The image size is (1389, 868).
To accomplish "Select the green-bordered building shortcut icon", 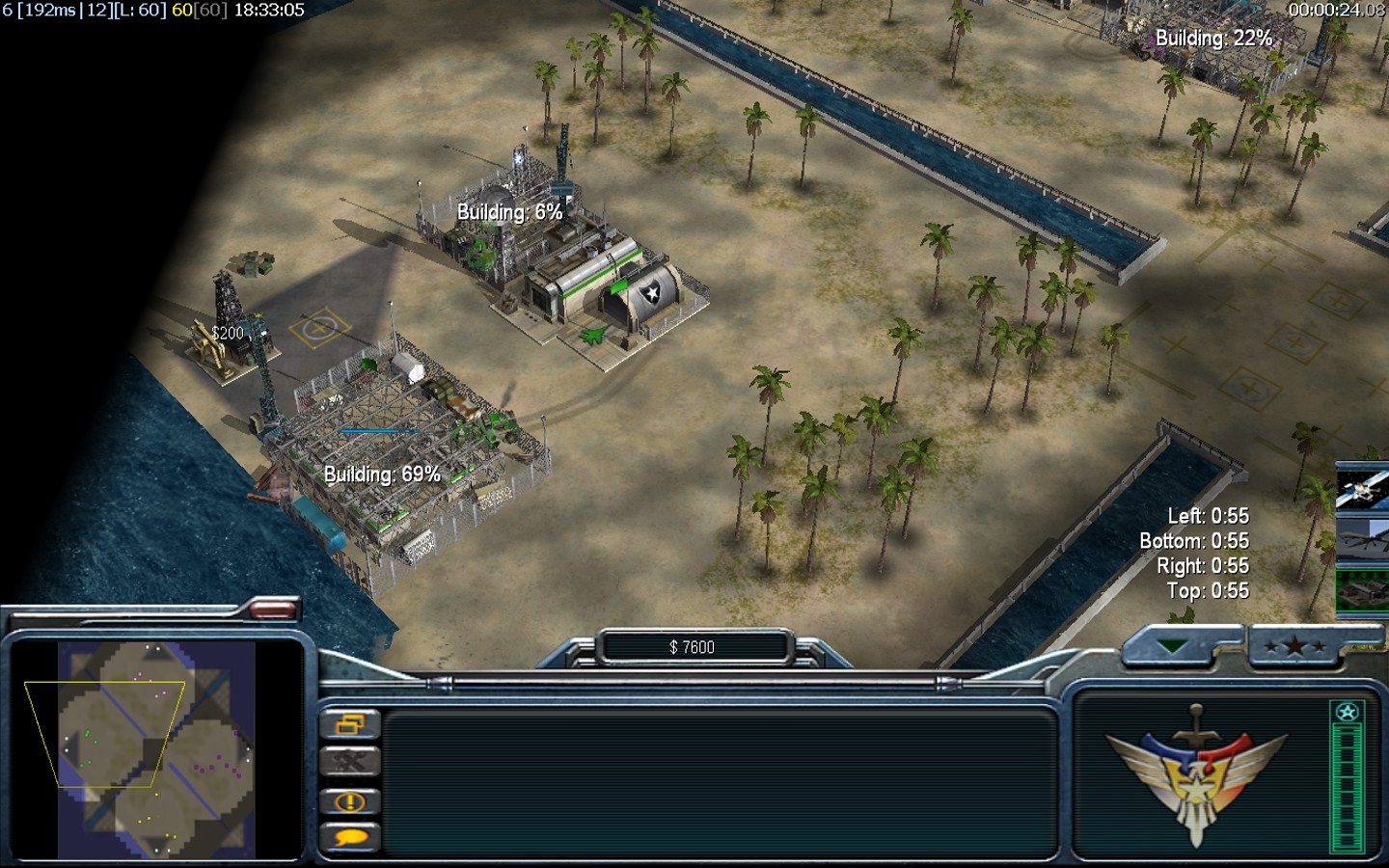I will [1361, 590].
